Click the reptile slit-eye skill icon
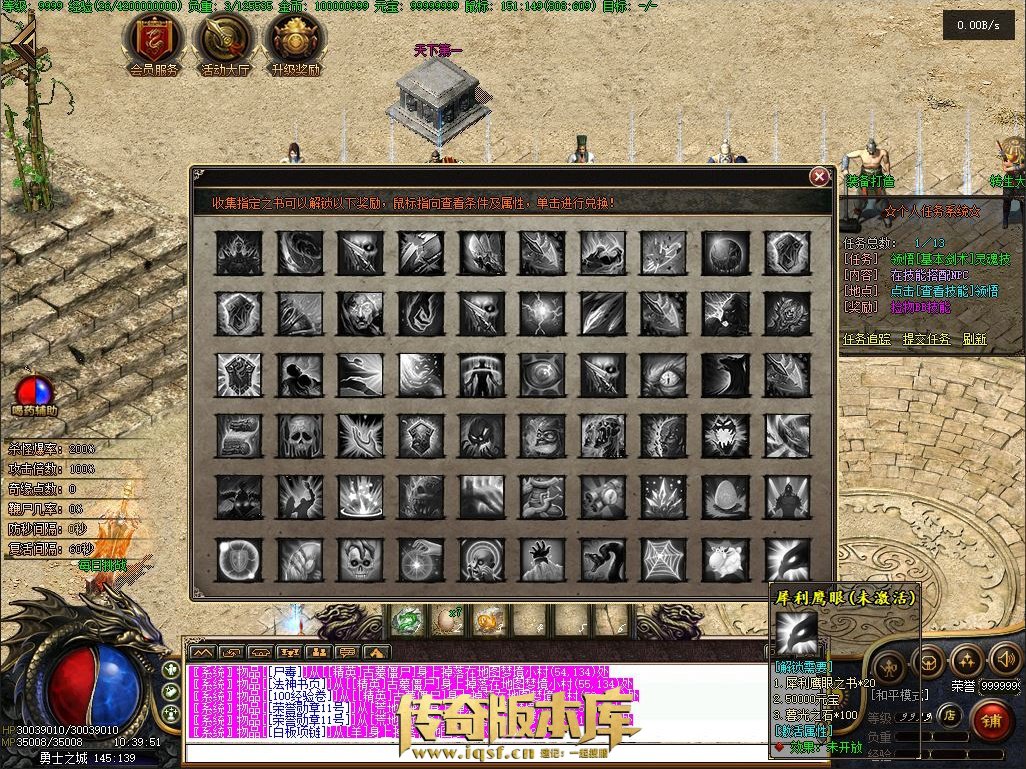This screenshot has height=769, width=1026. click(x=664, y=375)
